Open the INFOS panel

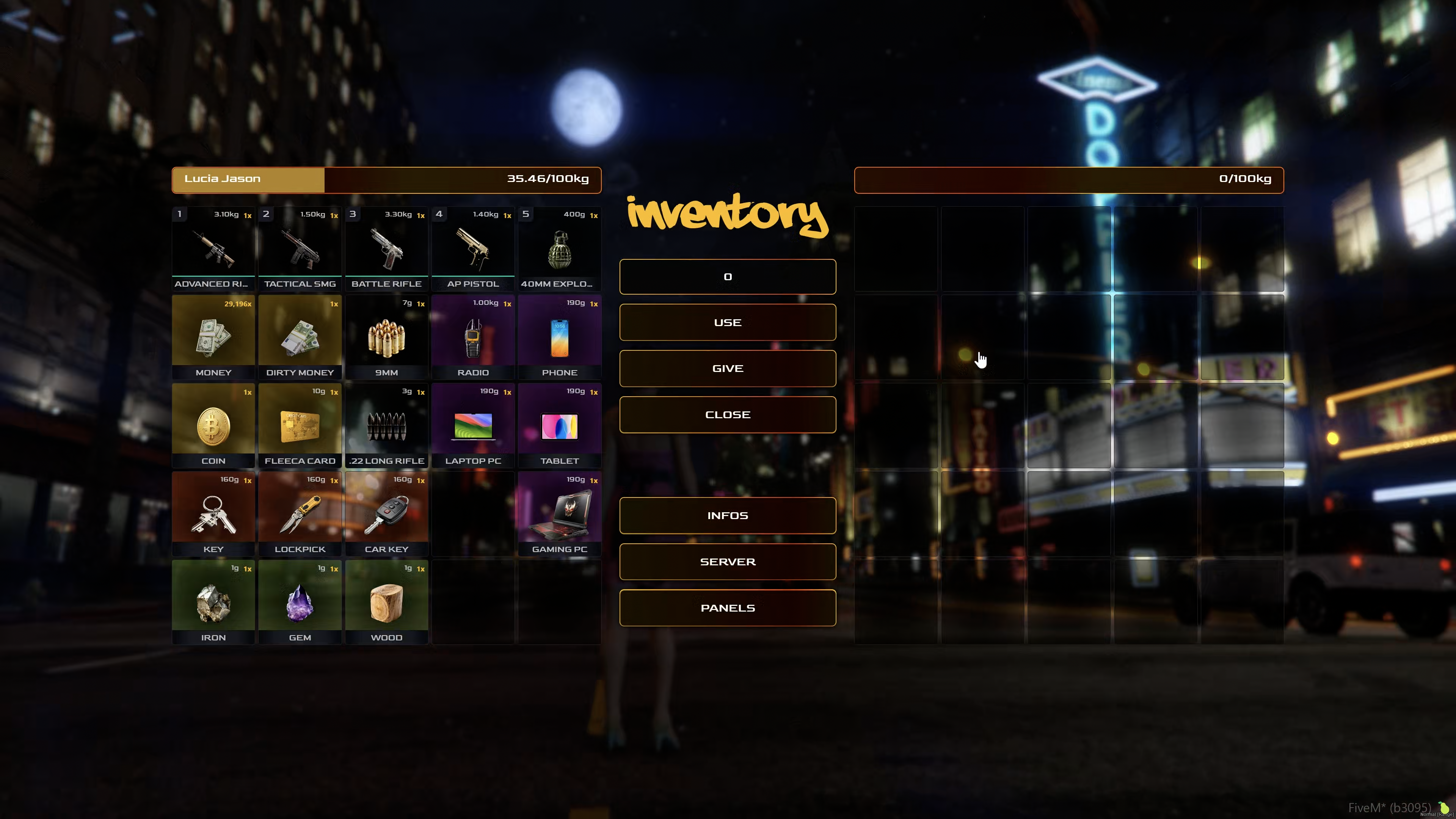click(x=728, y=516)
